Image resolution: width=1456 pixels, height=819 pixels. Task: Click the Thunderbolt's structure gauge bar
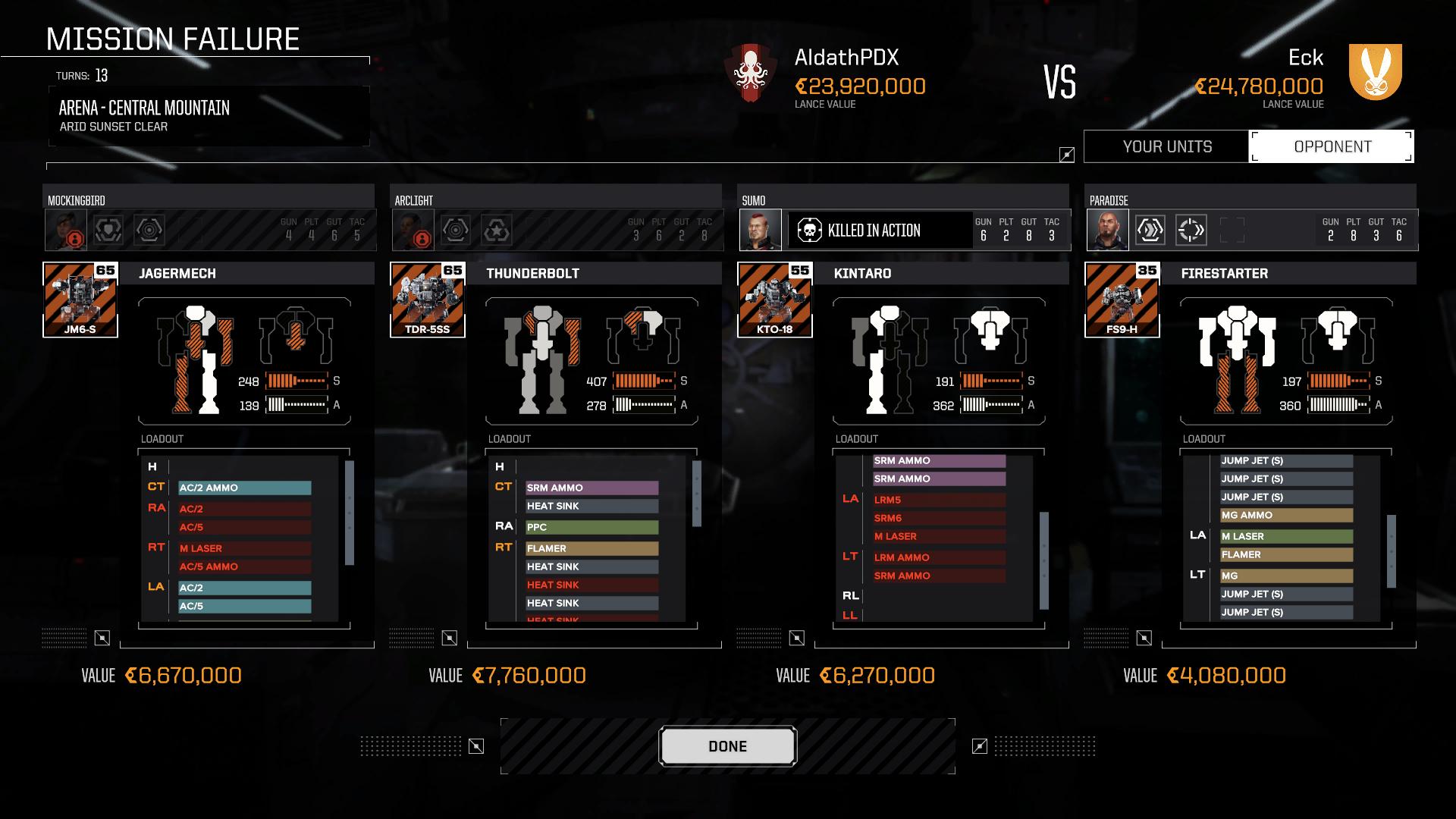coord(642,380)
